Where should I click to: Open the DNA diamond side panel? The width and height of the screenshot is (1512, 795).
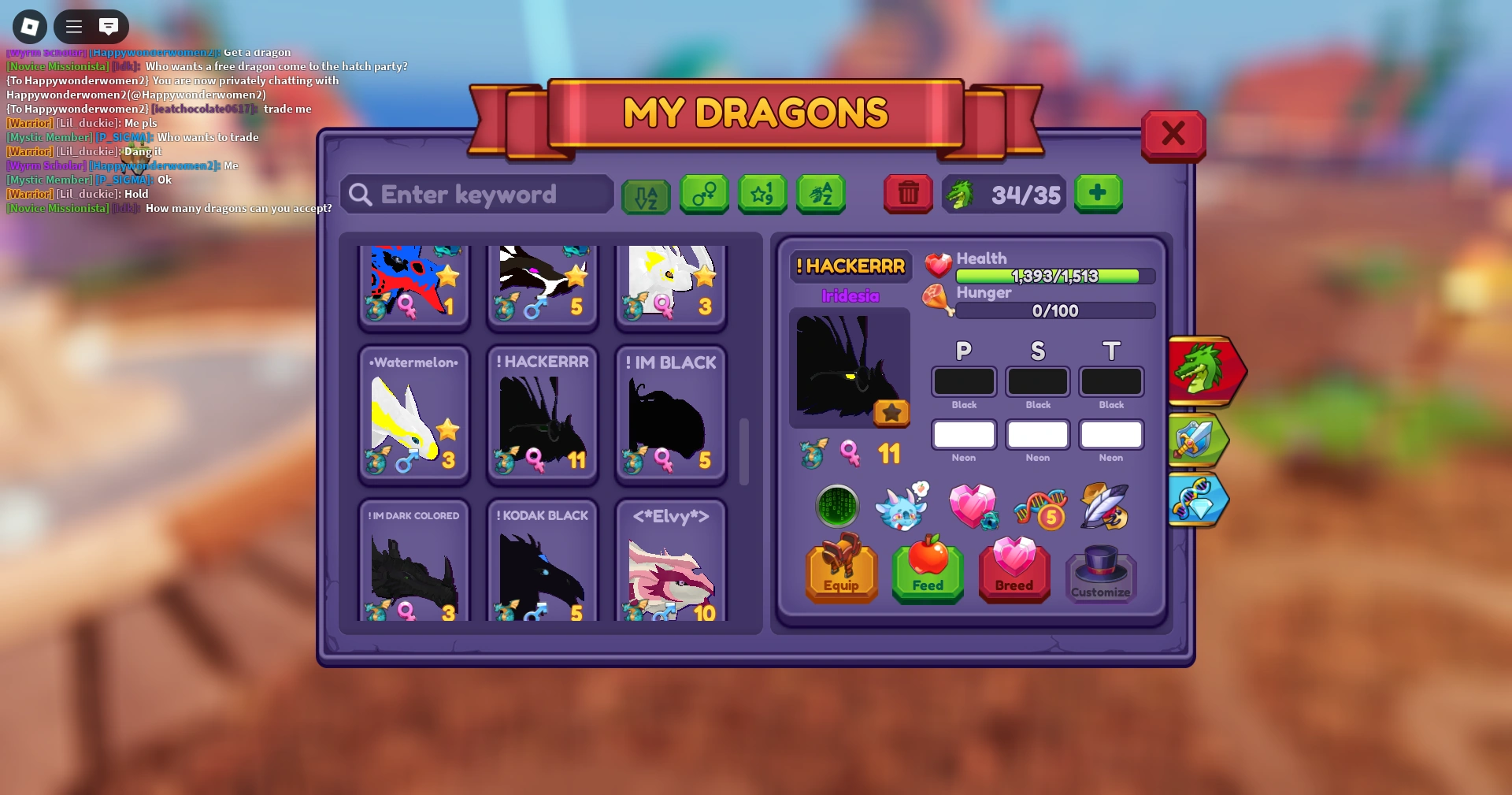pos(1199,500)
